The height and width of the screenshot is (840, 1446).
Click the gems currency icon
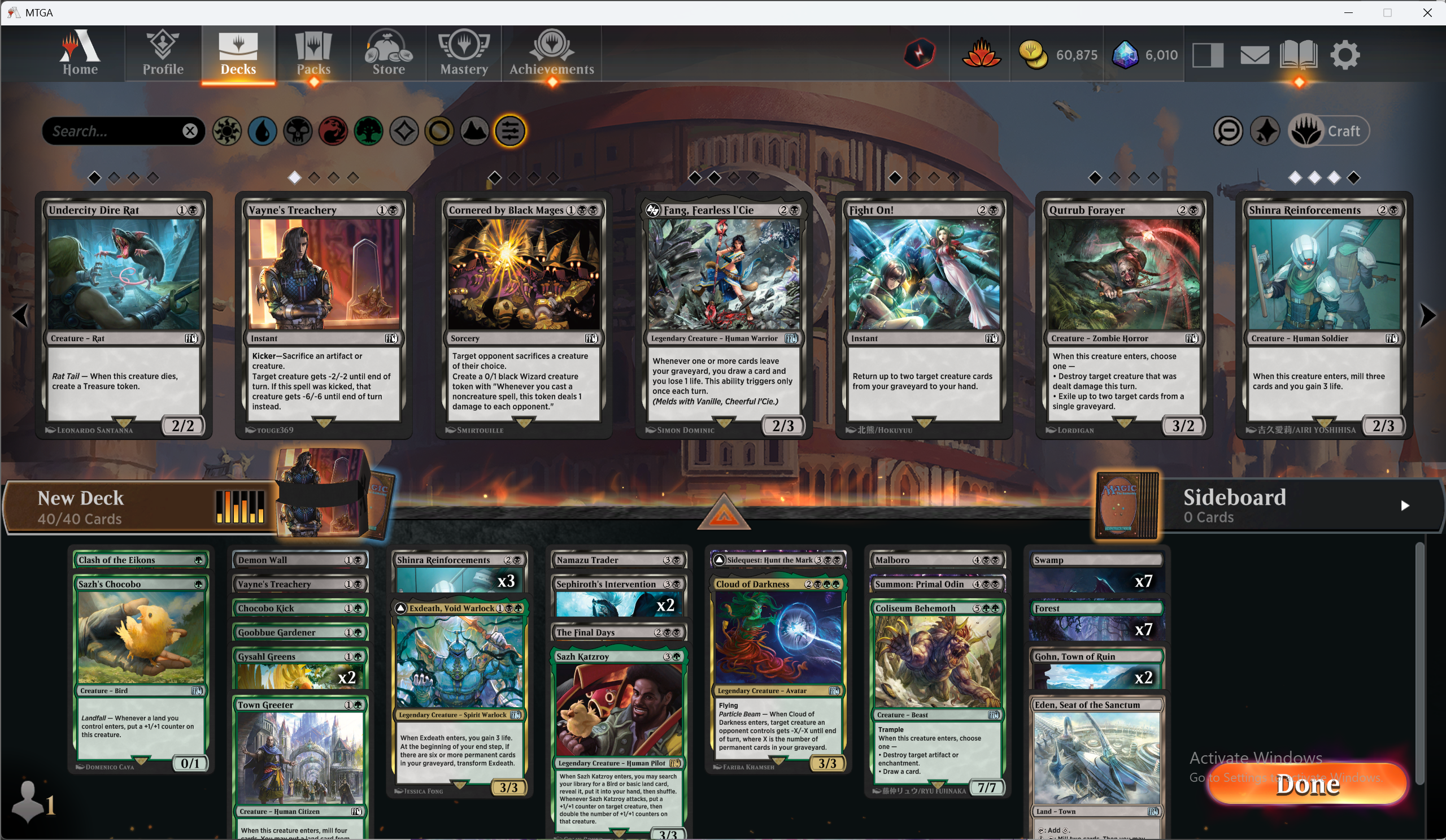pyautogui.click(x=1125, y=54)
